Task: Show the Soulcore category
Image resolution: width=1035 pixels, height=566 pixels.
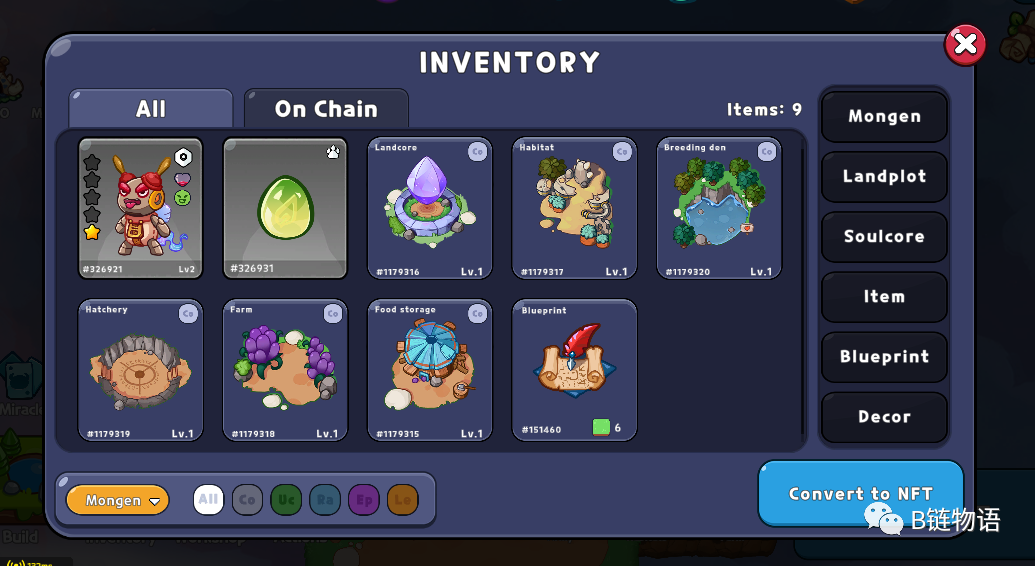Action: tap(884, 237)
